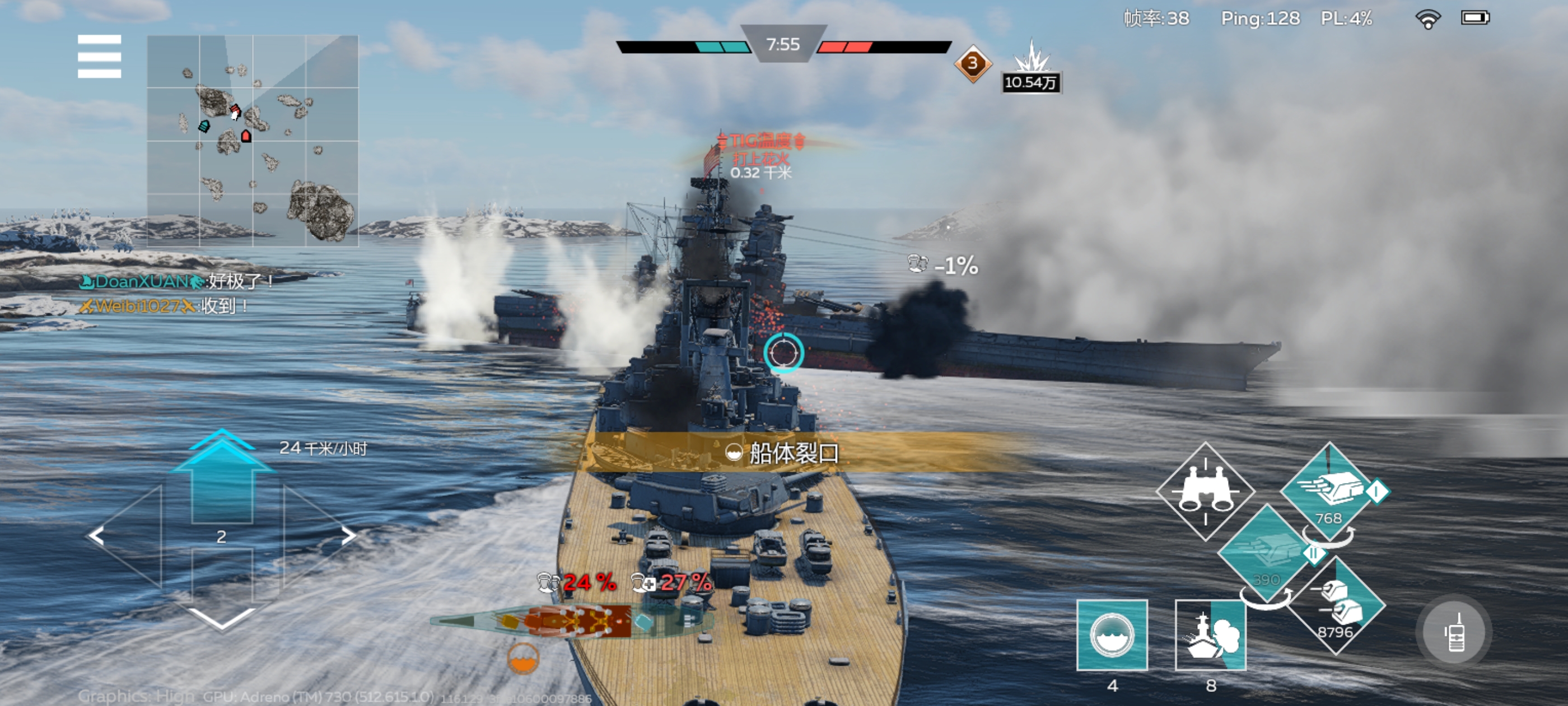The height and width of the screenshot is (706, 1568).
Task: Tap the orange flooding status icon
Action: 523,658
